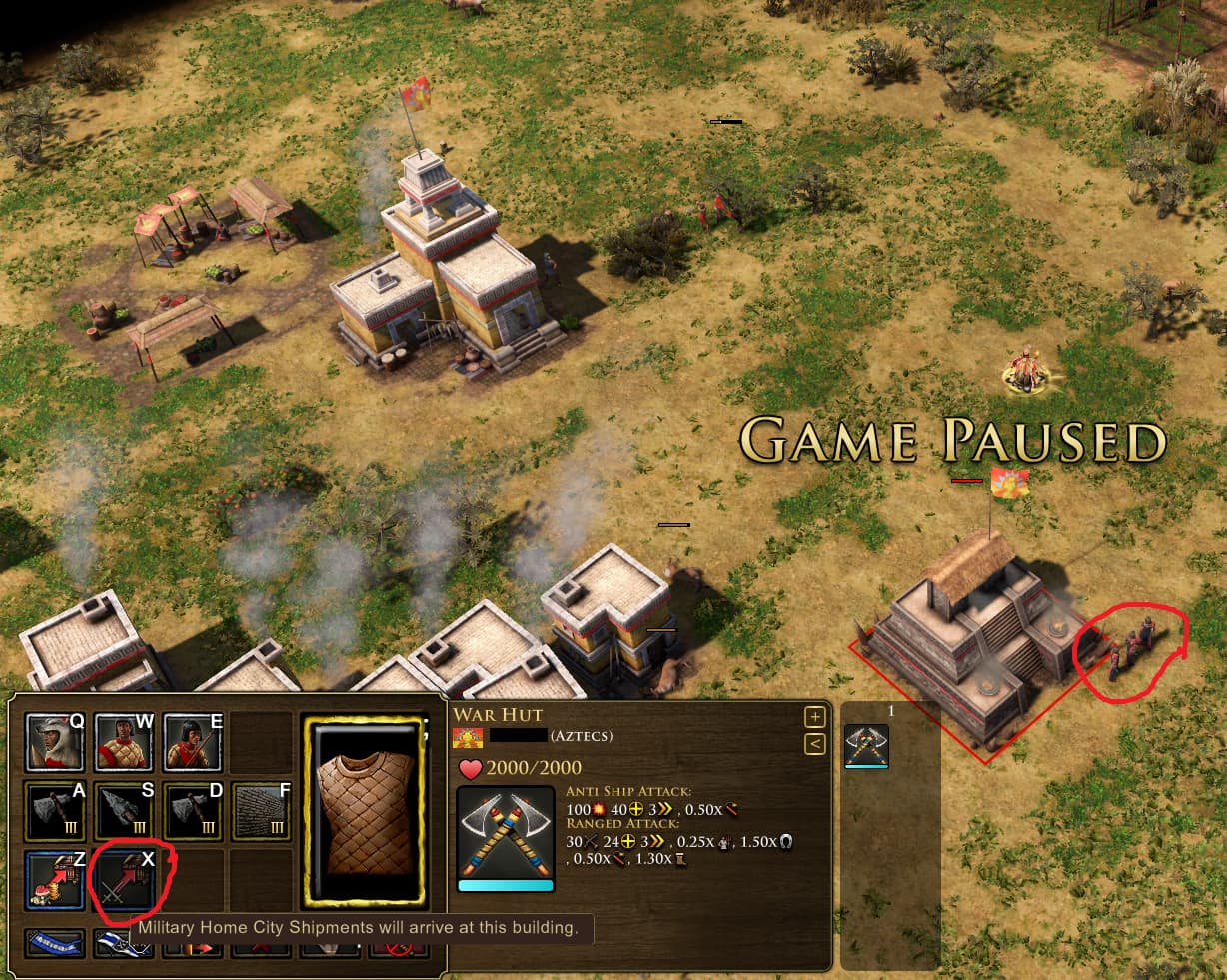Train the spear-carrying warrior labeled E
This screenshot has height=980, width=1227.
193,742
